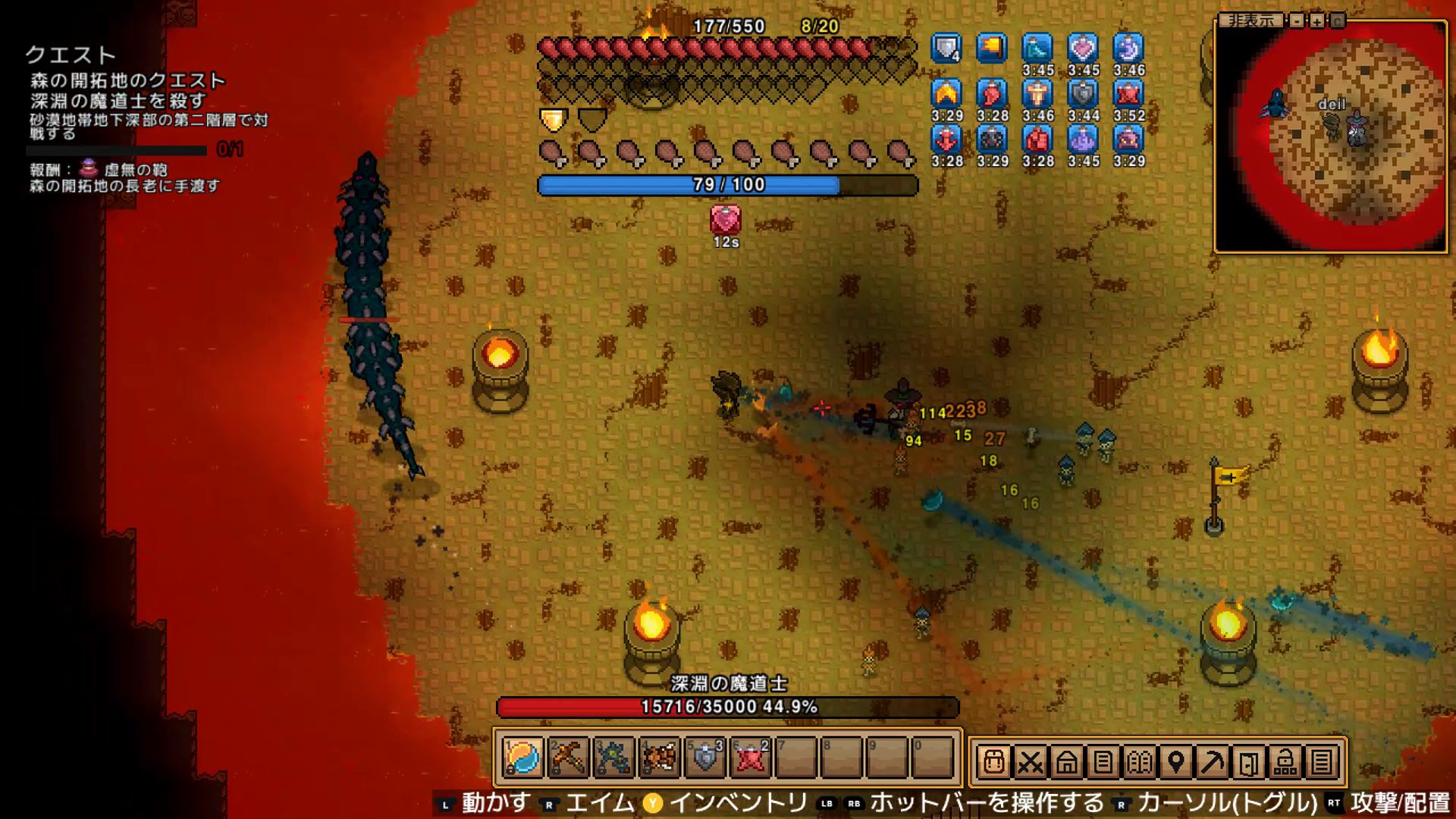Click the minimap's C center button
The height and width of the screenshot is (819, 1456).
coord(1338,20)
